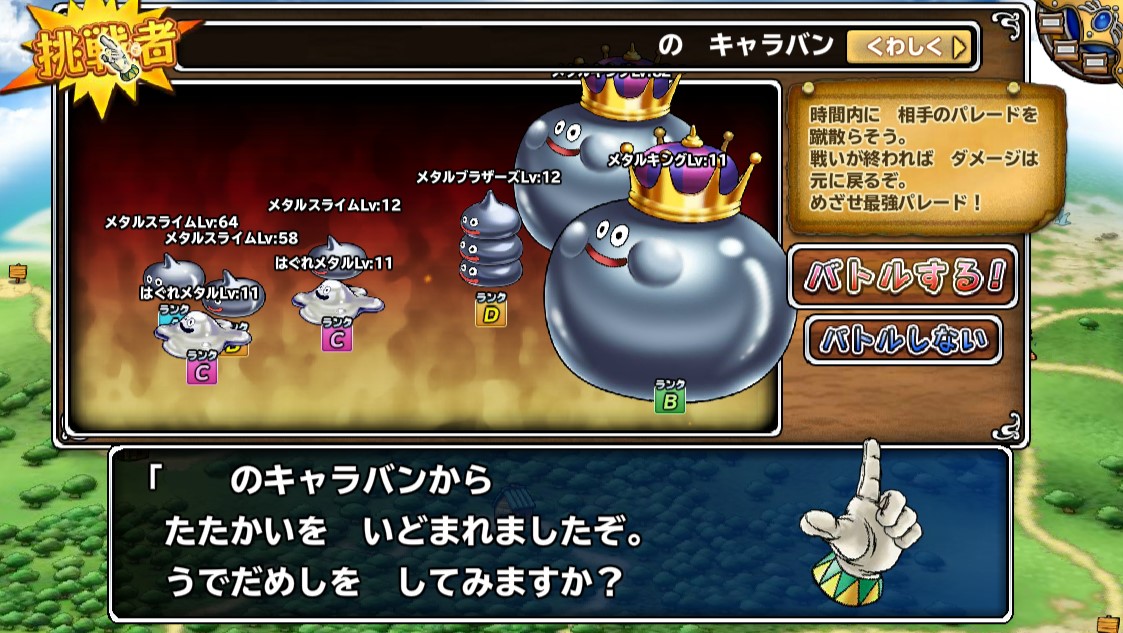1123x633 pixels.
Task: Decline with the バトルしない button
Action: tap(903, 340)
